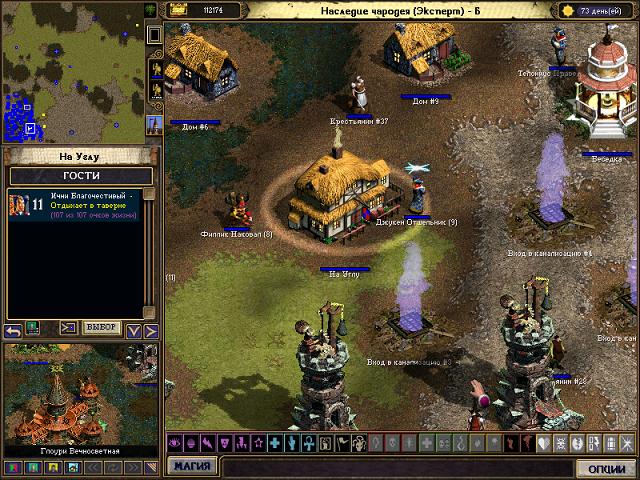Viewport: 640px width, 480px height.
Task: Click the right arrow button next to ВЫБОР
Action: [x=151, y=329]
